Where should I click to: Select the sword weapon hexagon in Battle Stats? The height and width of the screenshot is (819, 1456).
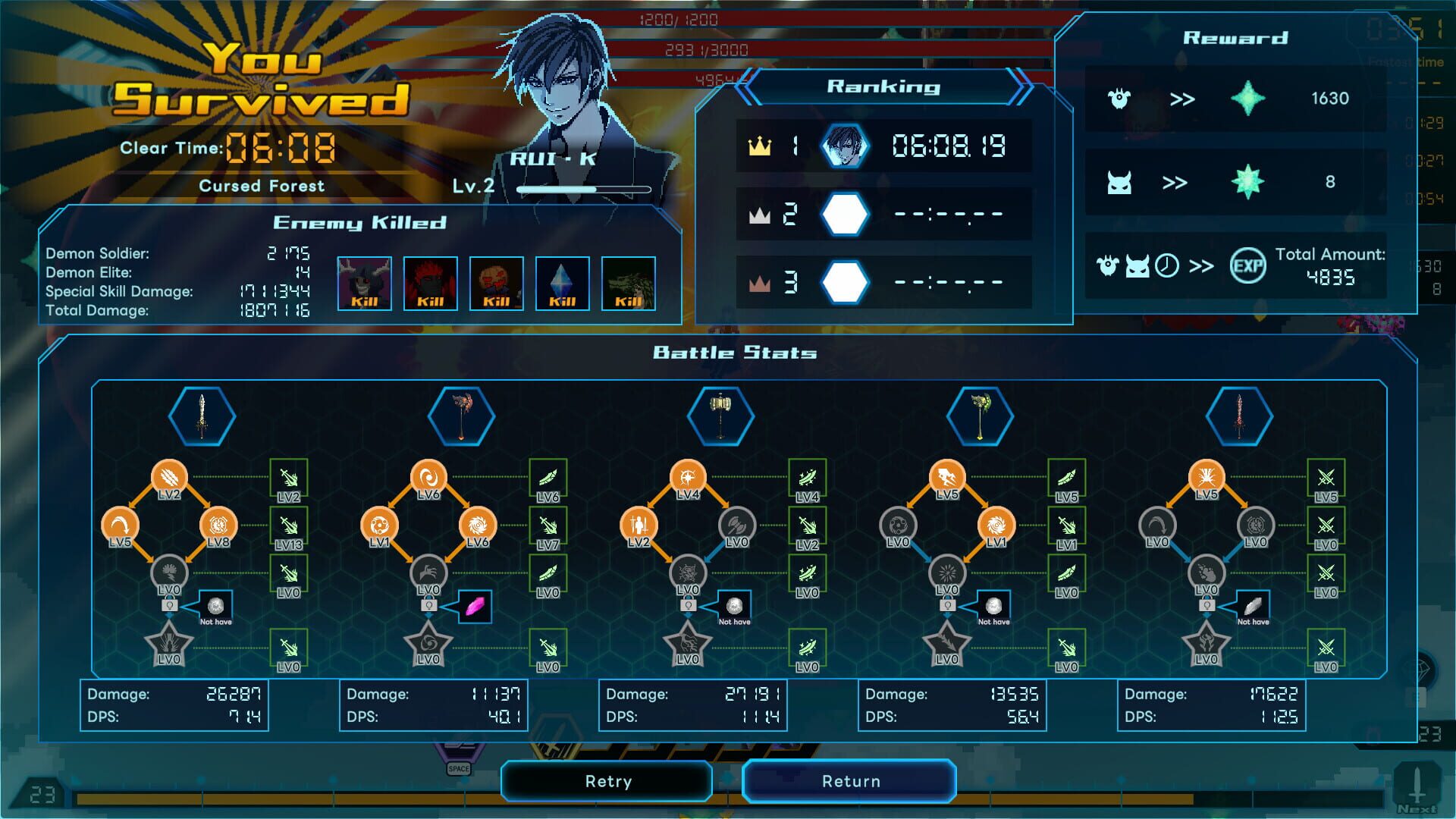click(x=202, y=416)
